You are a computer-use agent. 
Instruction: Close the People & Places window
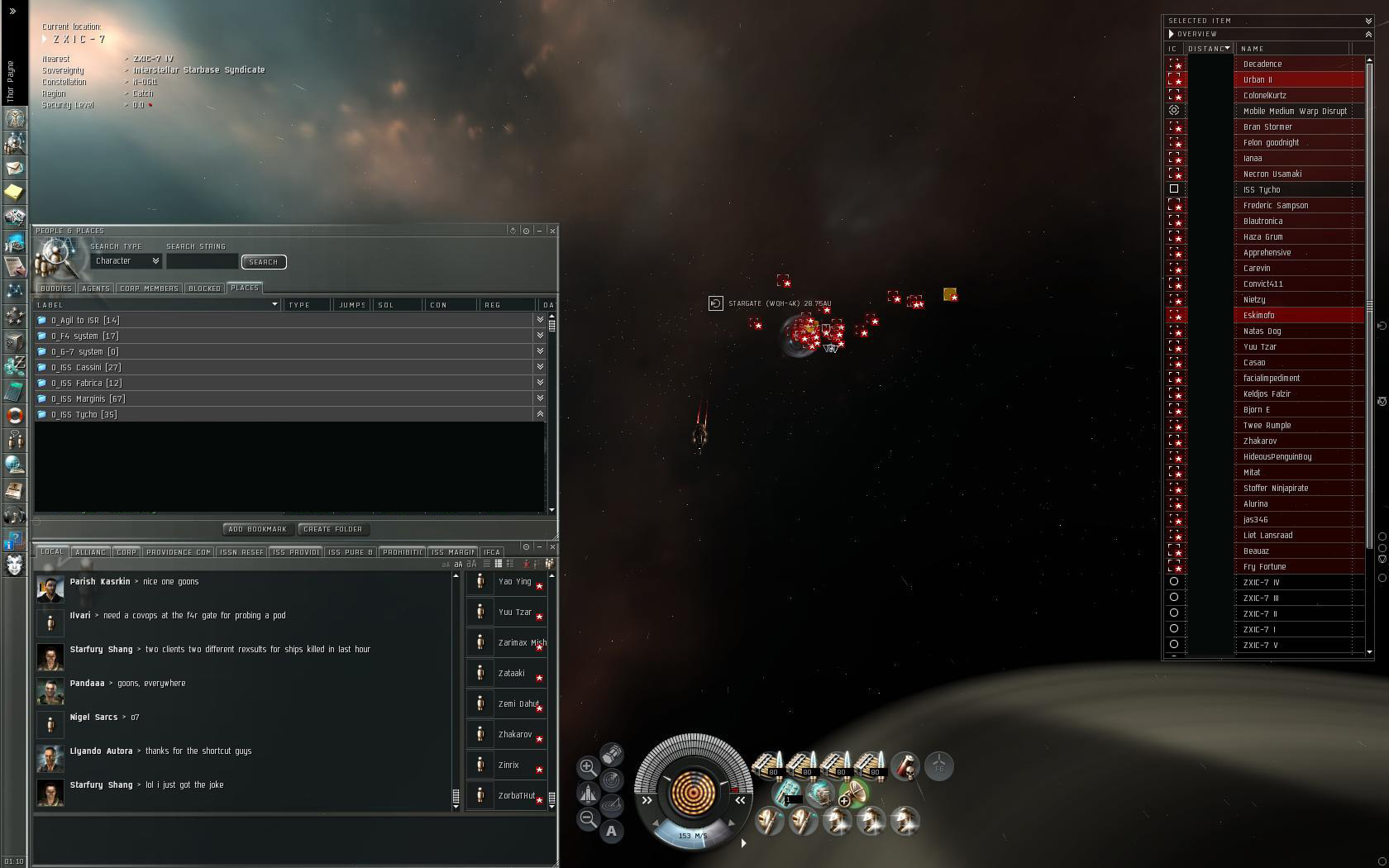(552, 231)
